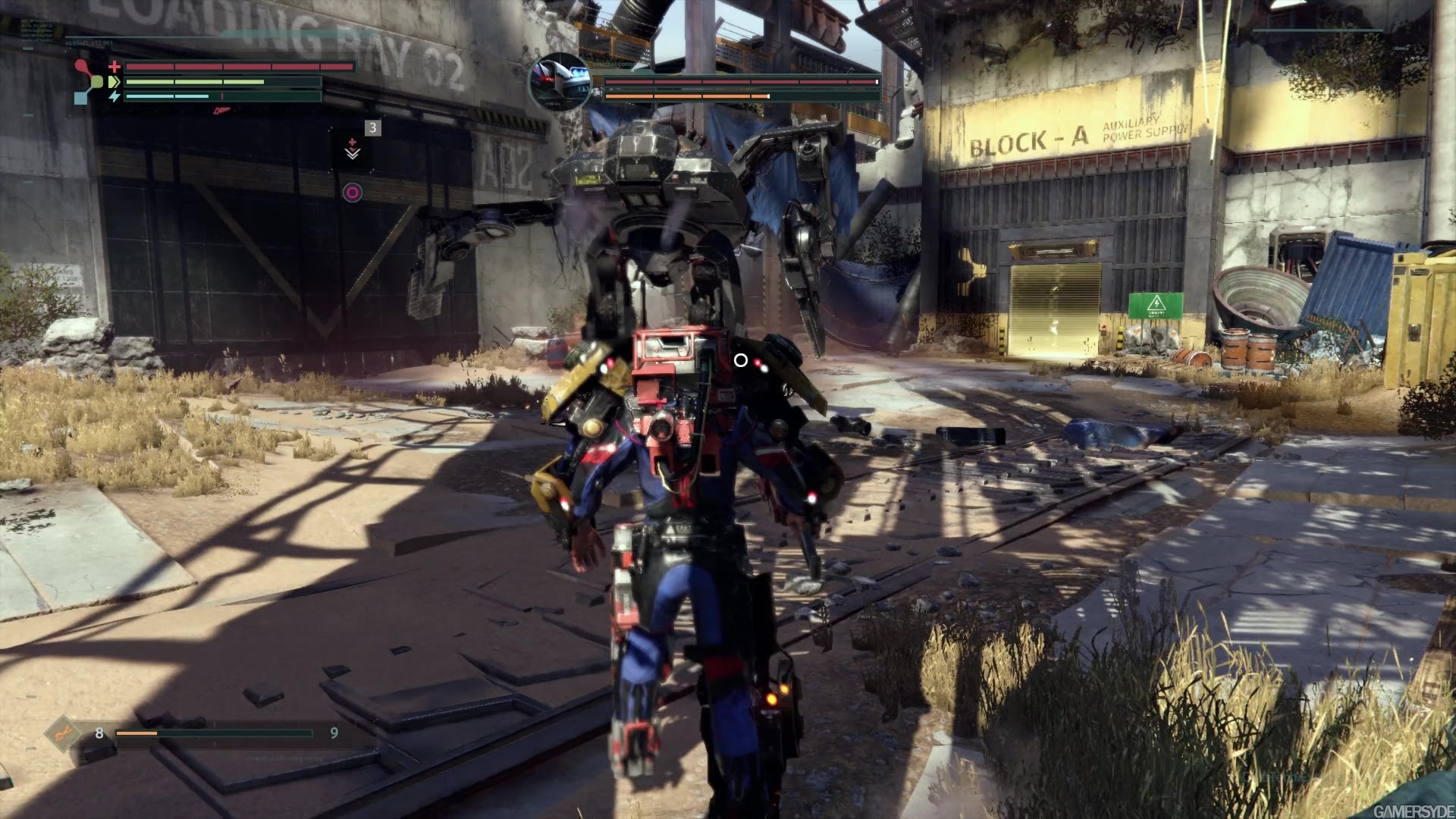Click the red-green-blue core status icon
1456x819 pixels.
tap(89, 81)
